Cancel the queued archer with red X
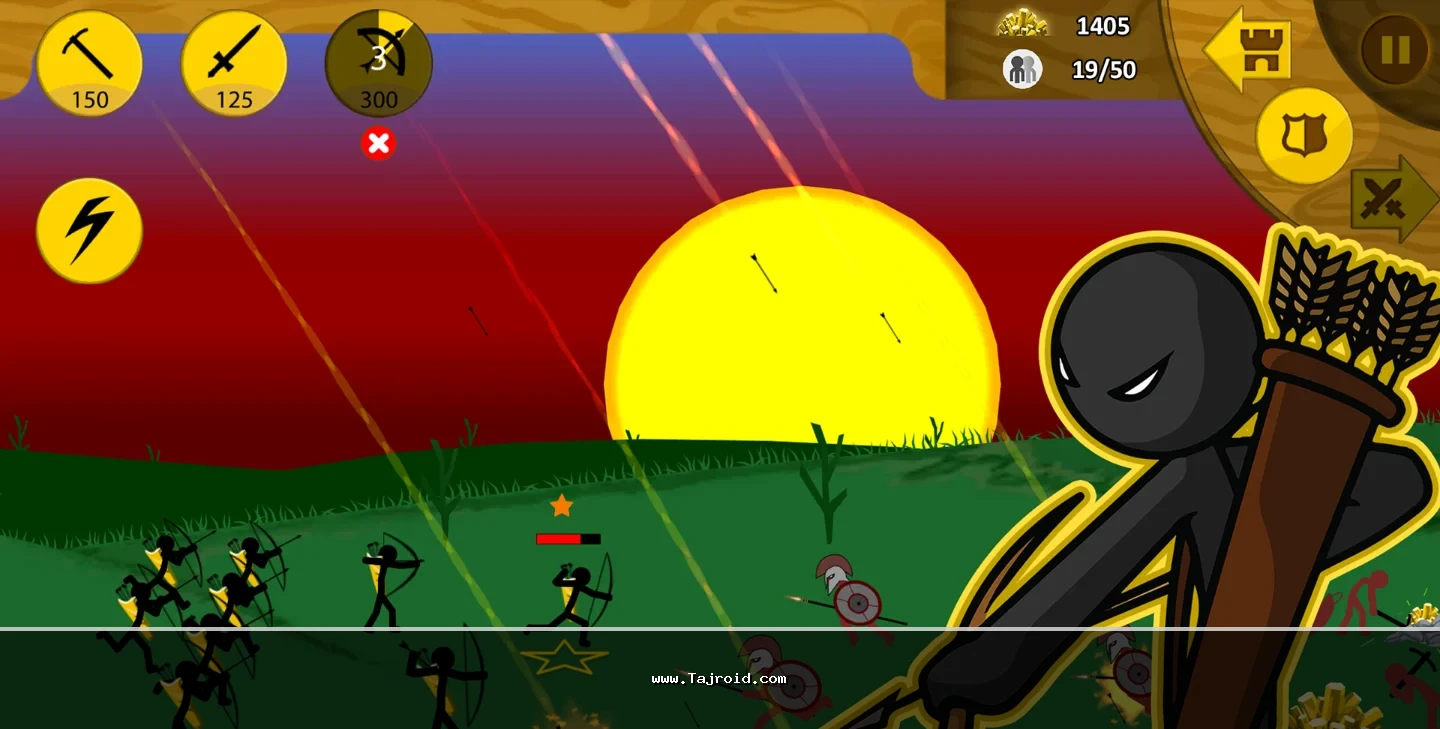Viewport: 1440px width, 729px height. pos(378,144)
